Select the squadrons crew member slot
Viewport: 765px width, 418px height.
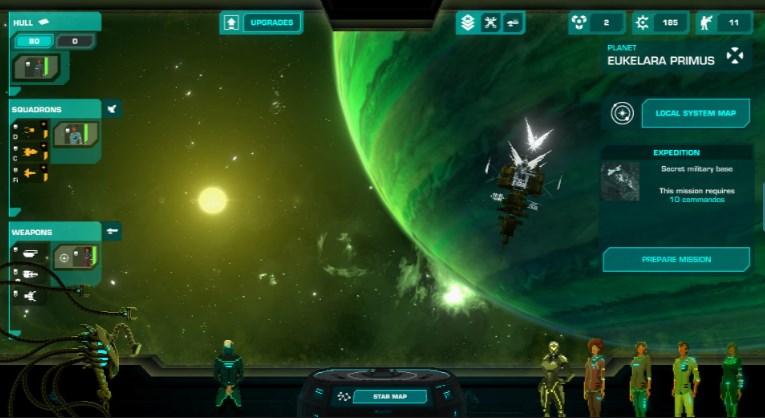[x=77, y=133]
